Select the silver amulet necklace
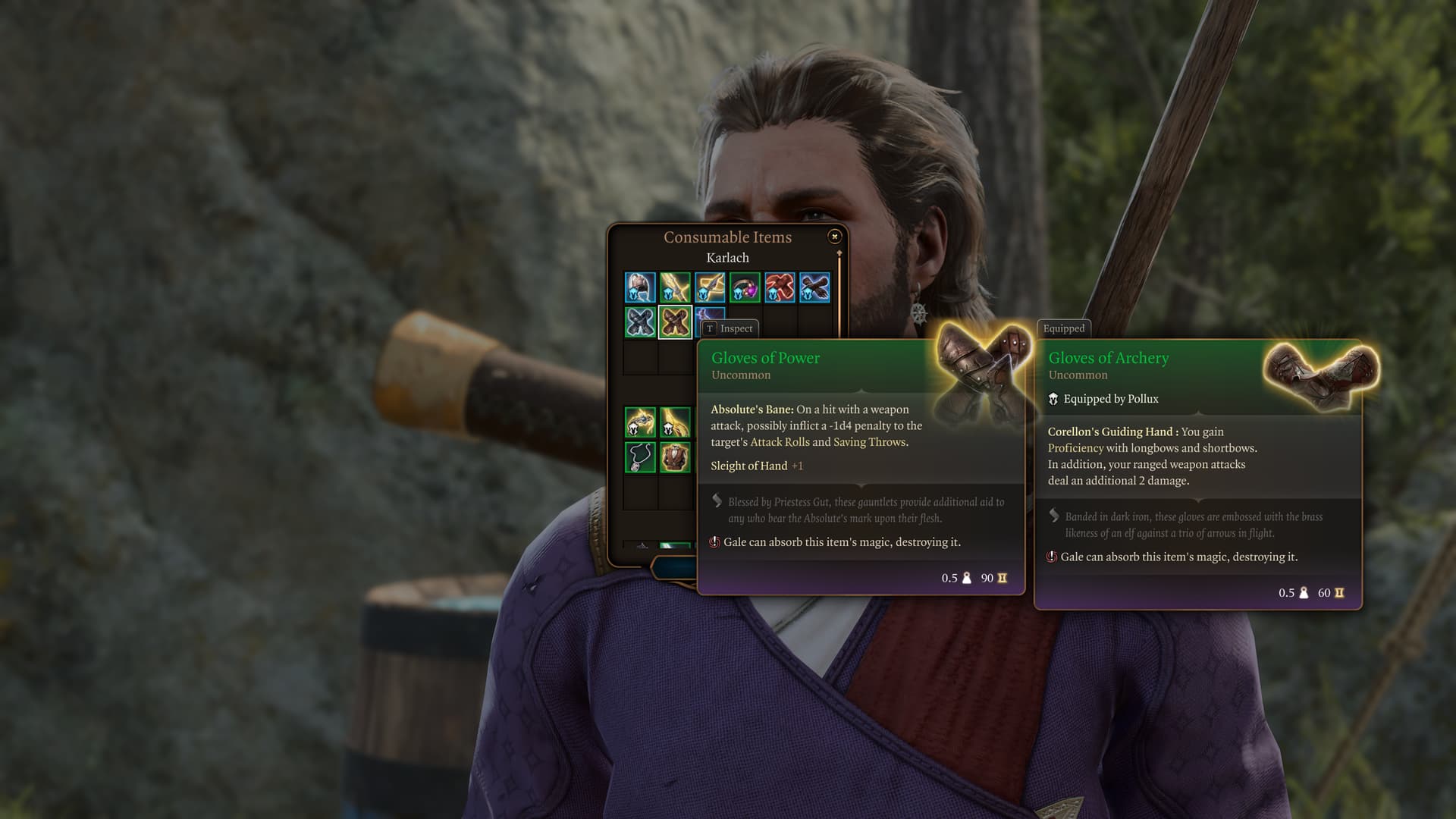The image size is (1456, 819). click(x=640, y=457)
